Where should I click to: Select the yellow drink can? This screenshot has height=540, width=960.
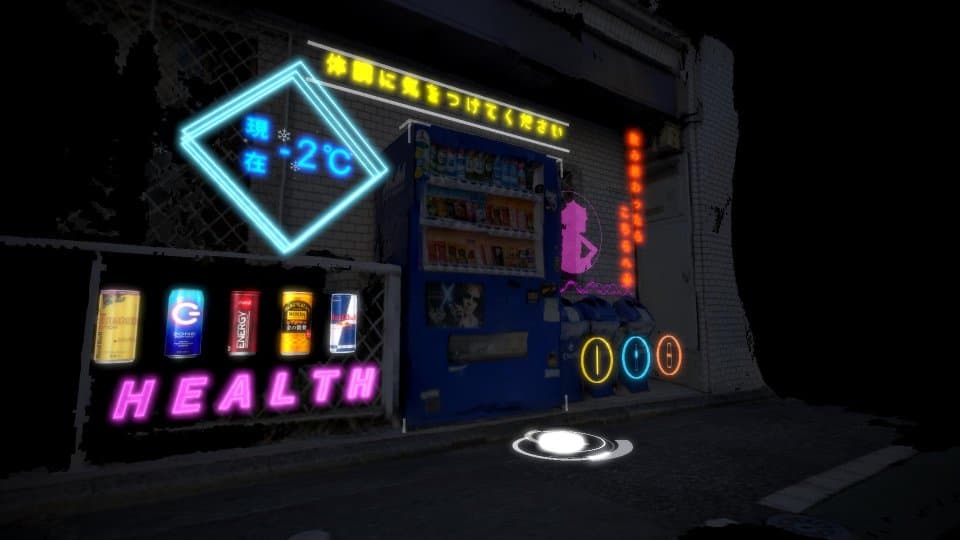coord(117,326)
